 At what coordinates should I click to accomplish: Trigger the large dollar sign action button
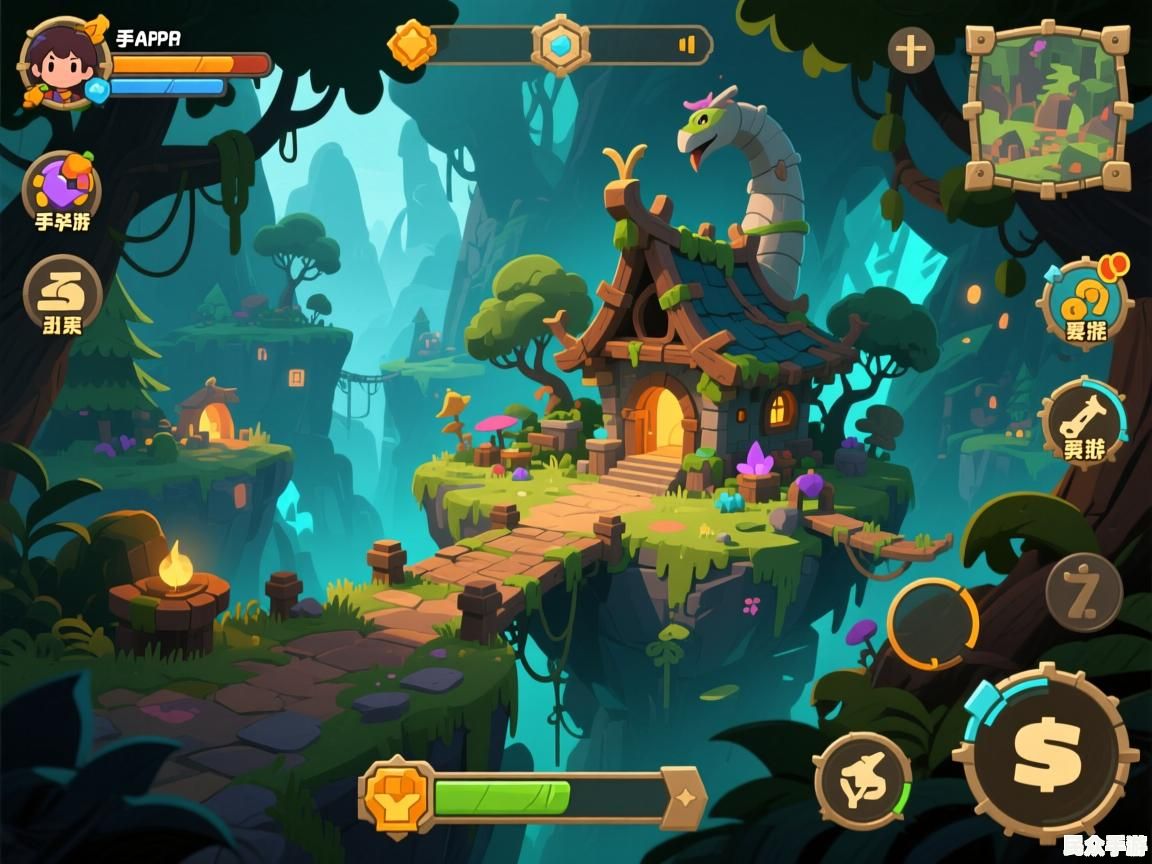click(1046, 750)
